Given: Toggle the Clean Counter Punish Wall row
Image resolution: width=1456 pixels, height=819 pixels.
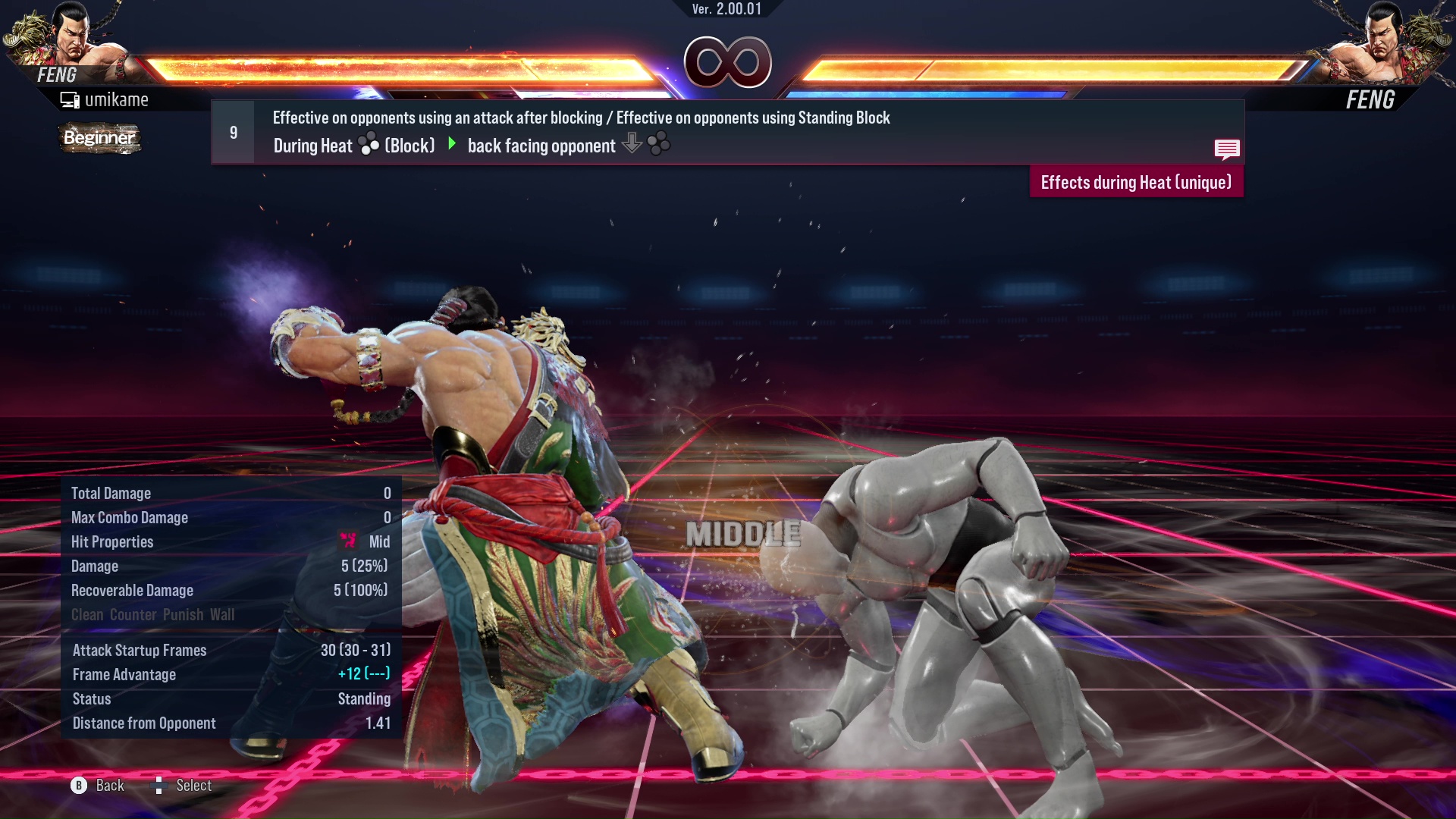Looking at the screenshot, I should pyautogui.click(x=152, y=615).
